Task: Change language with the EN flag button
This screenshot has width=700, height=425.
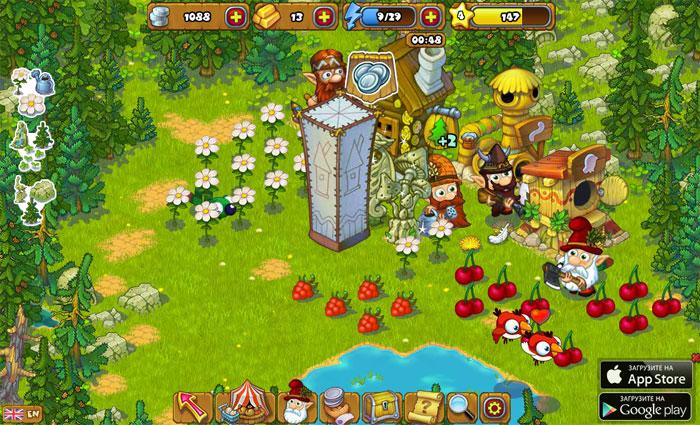Action: (x=22, y=412)
